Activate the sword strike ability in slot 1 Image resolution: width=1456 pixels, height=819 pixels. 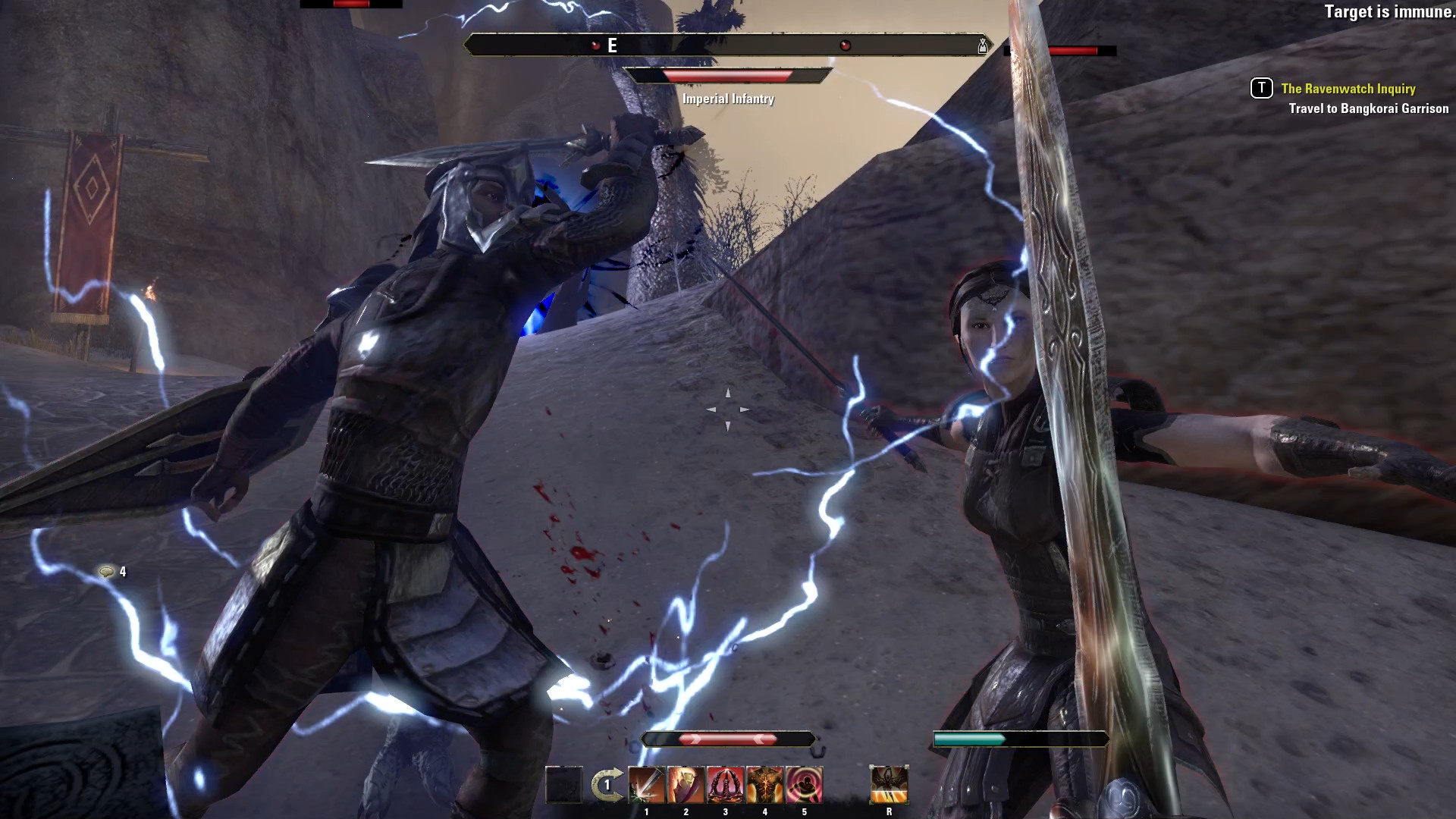pos(647,784)
